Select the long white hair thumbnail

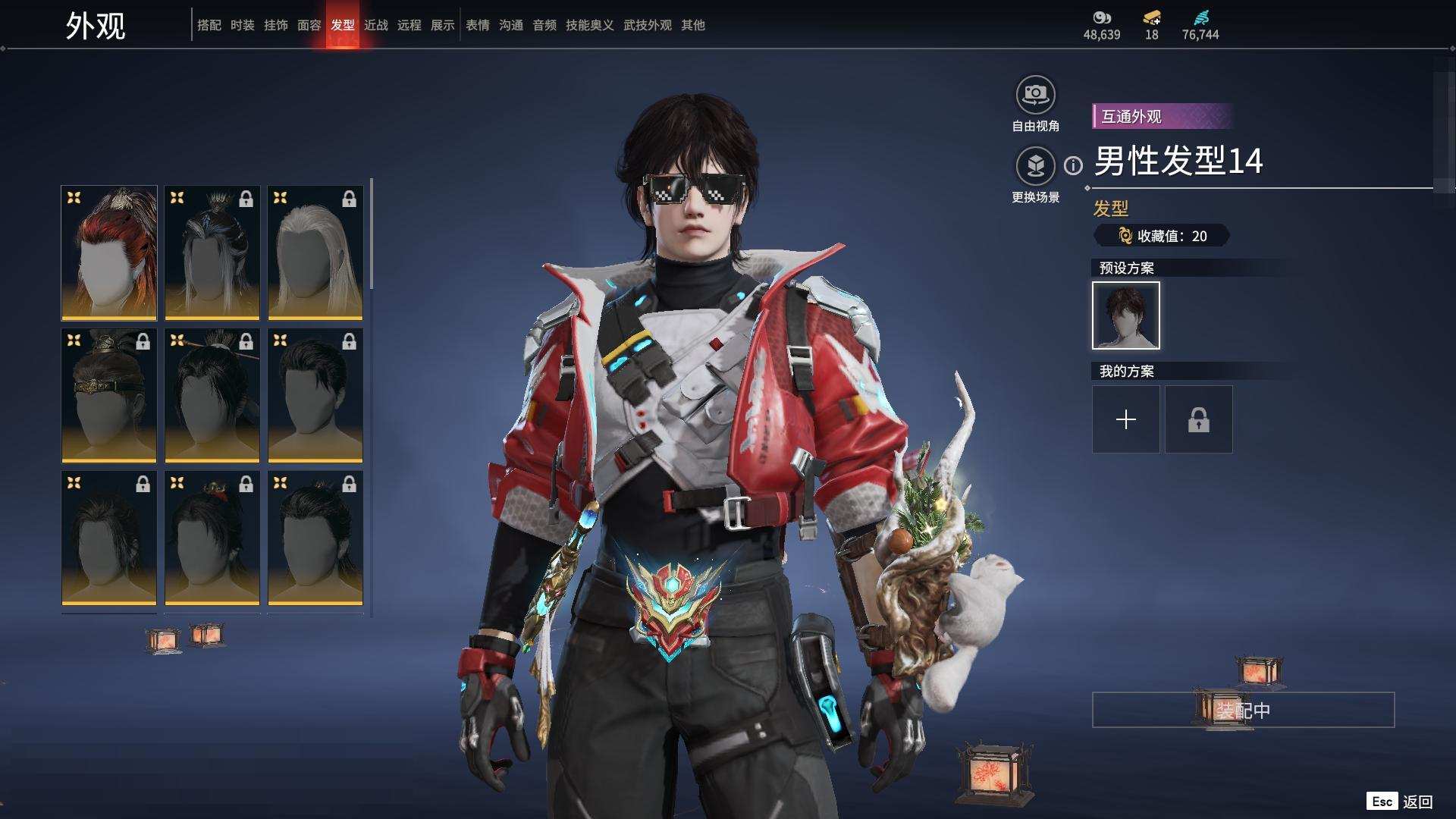tap(315, 253)
